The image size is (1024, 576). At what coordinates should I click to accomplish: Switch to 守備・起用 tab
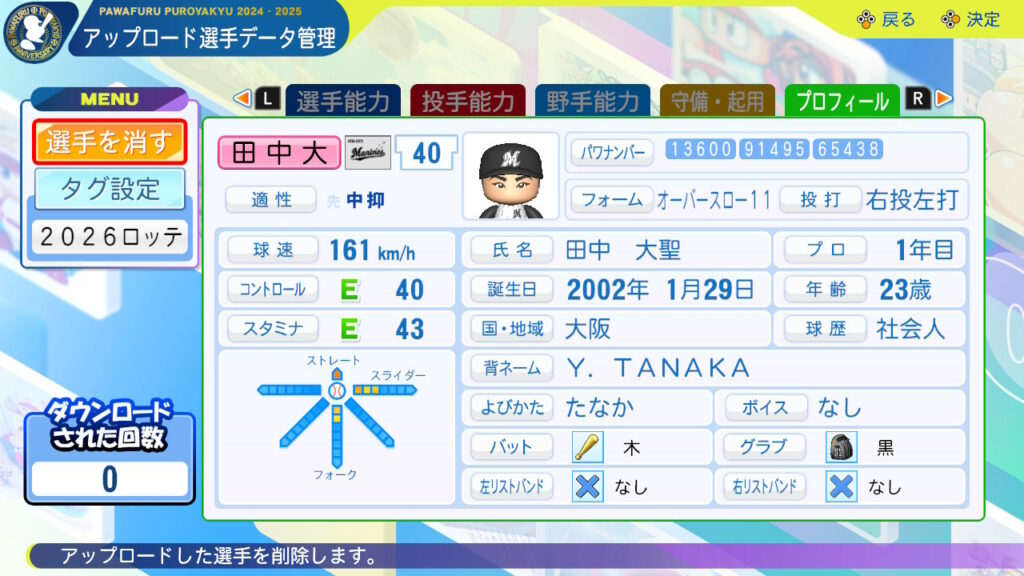pos(717,101)
